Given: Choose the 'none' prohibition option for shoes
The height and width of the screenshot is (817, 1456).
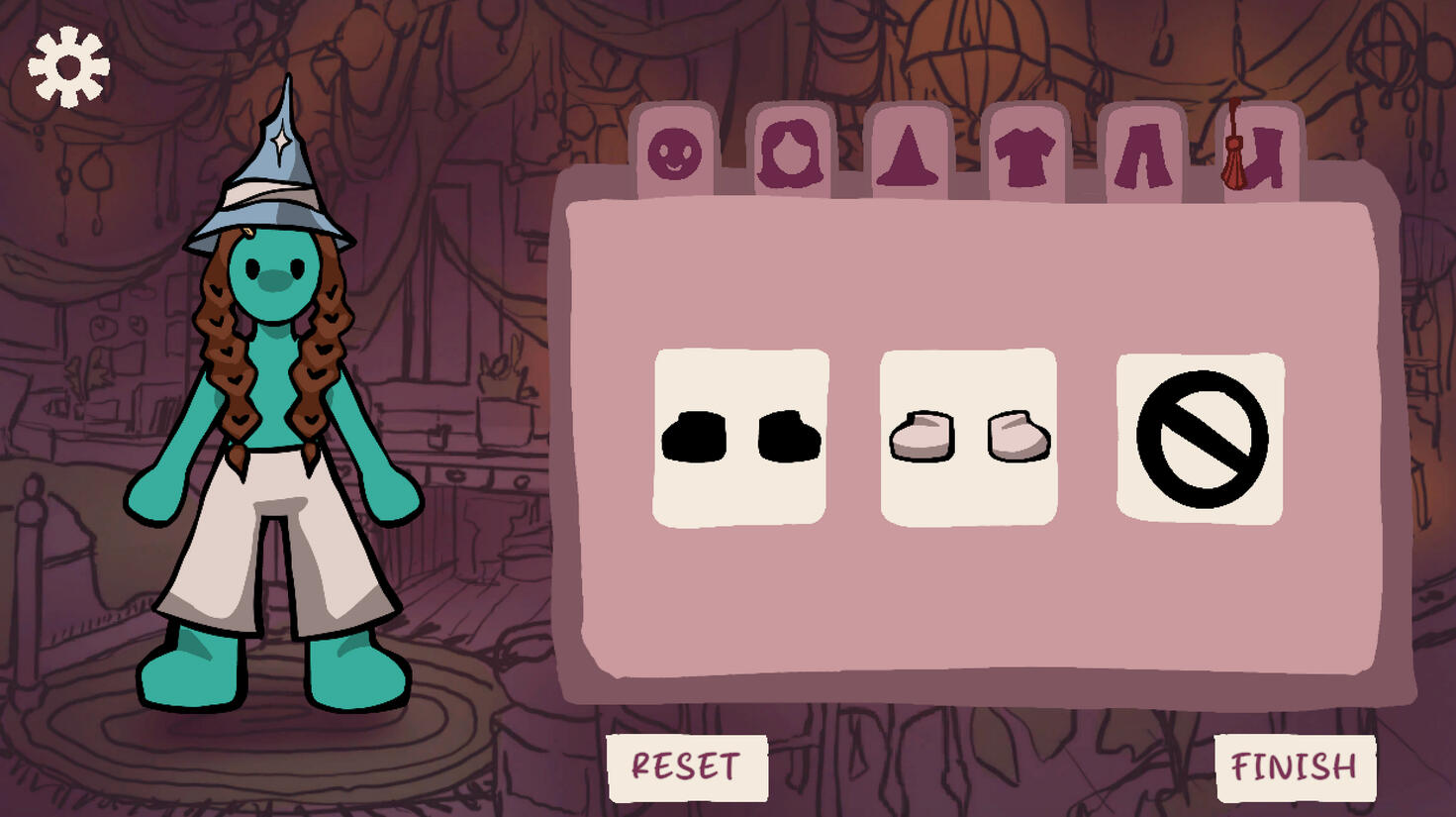Looking at the screenshot, I should pos(1201,439).
